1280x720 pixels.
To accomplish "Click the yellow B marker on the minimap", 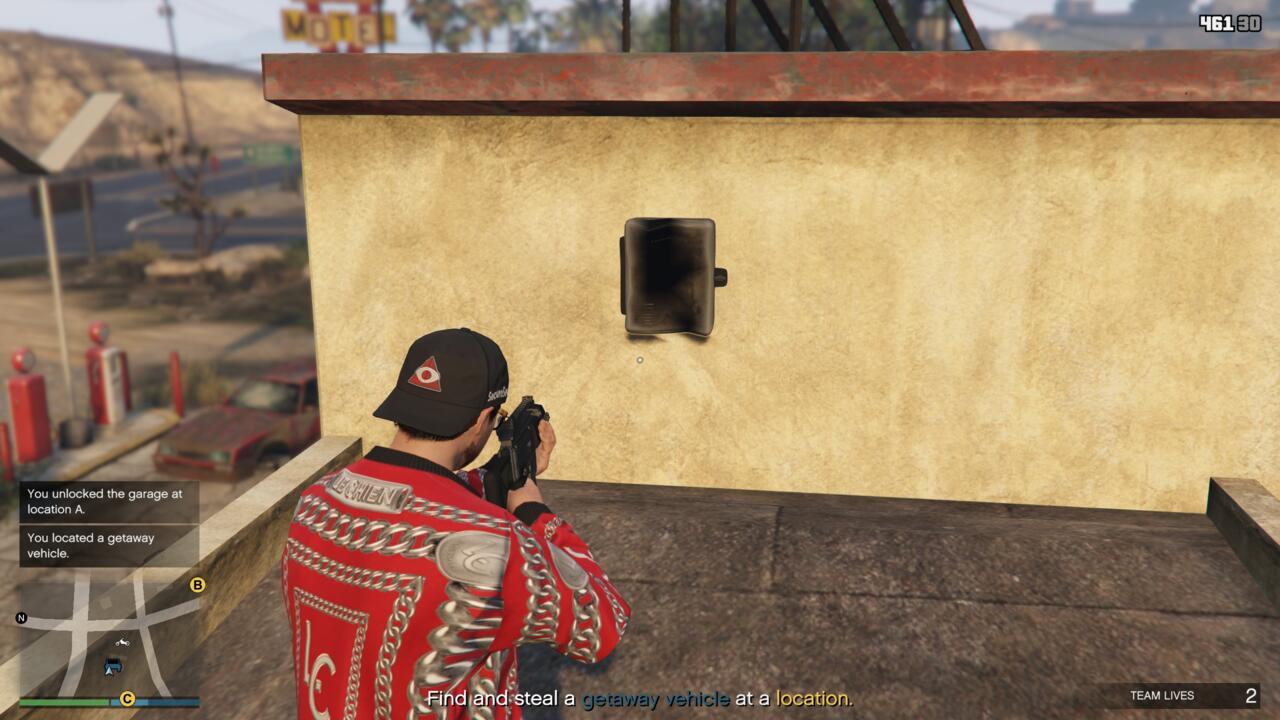I will click(197, 585).
